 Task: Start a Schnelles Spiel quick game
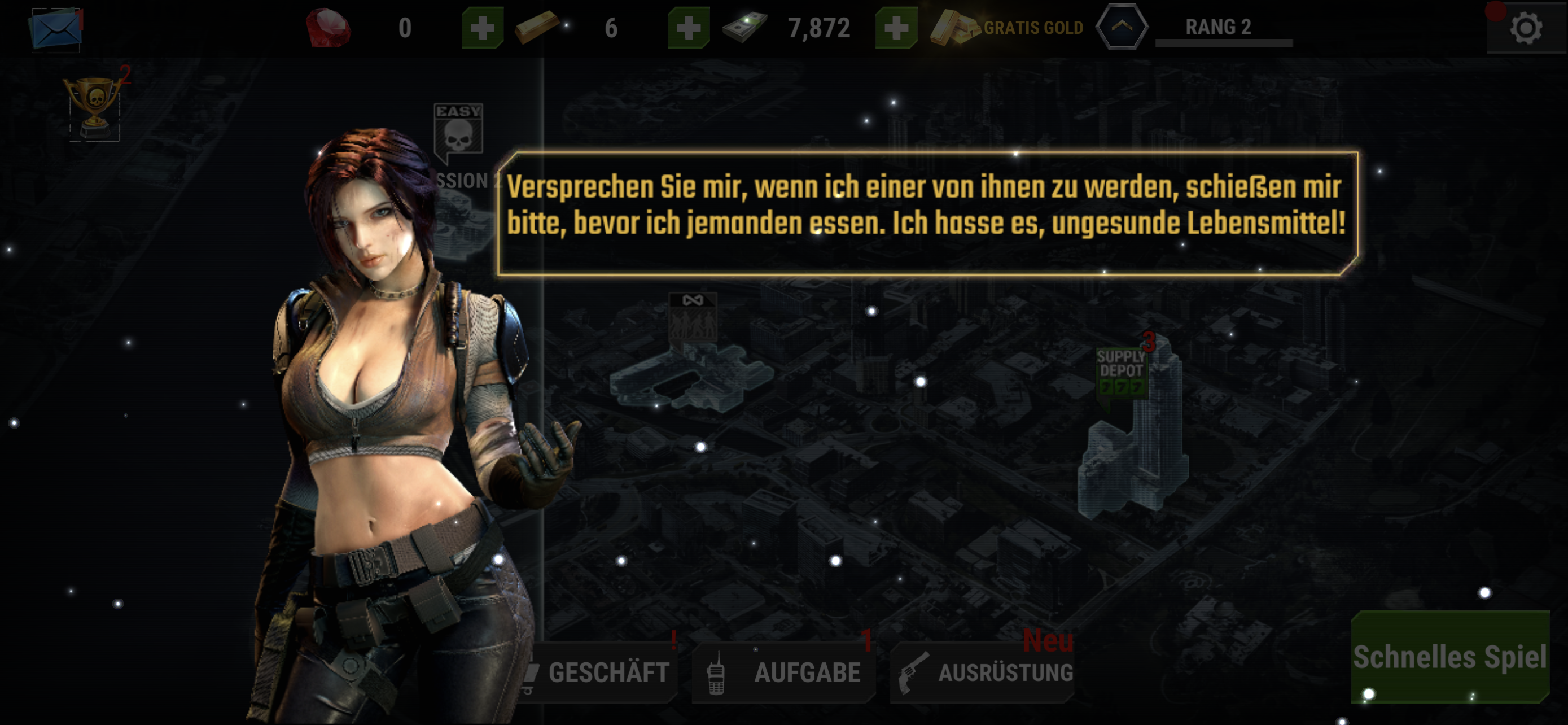(1449, 657)
